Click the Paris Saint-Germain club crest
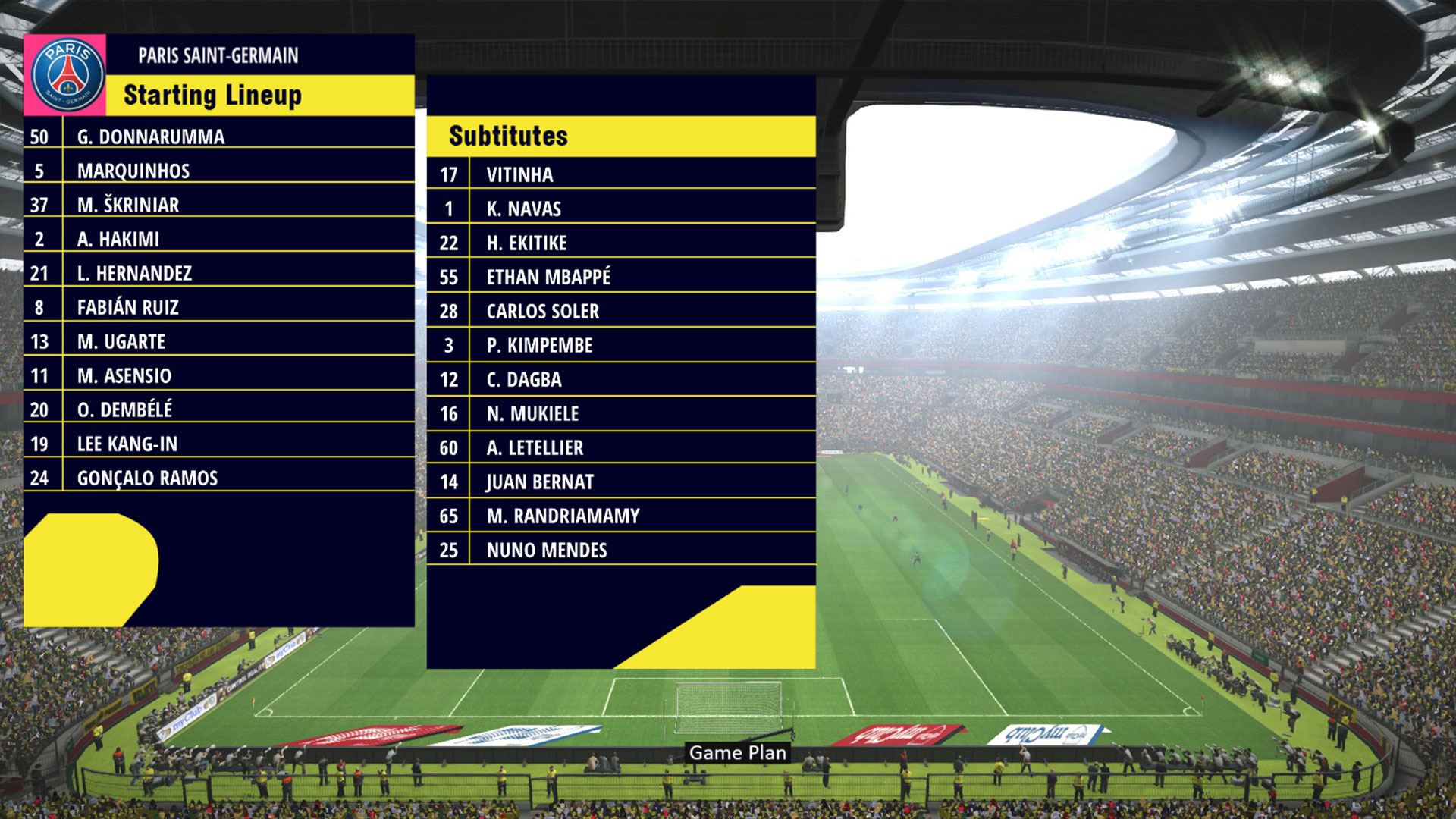 point(67,75)
